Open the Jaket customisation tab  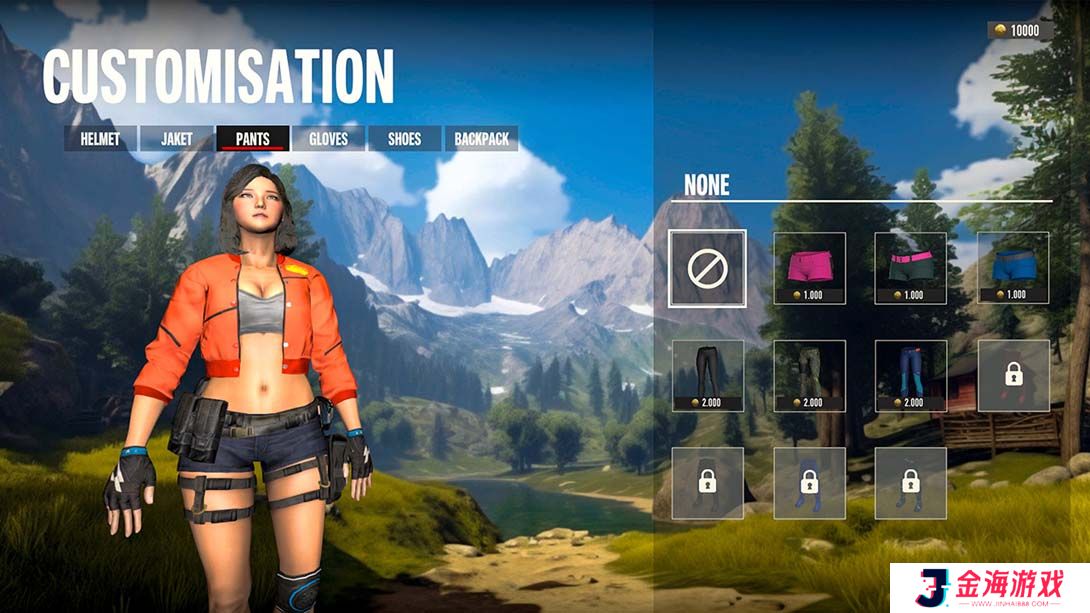[177, 139]
